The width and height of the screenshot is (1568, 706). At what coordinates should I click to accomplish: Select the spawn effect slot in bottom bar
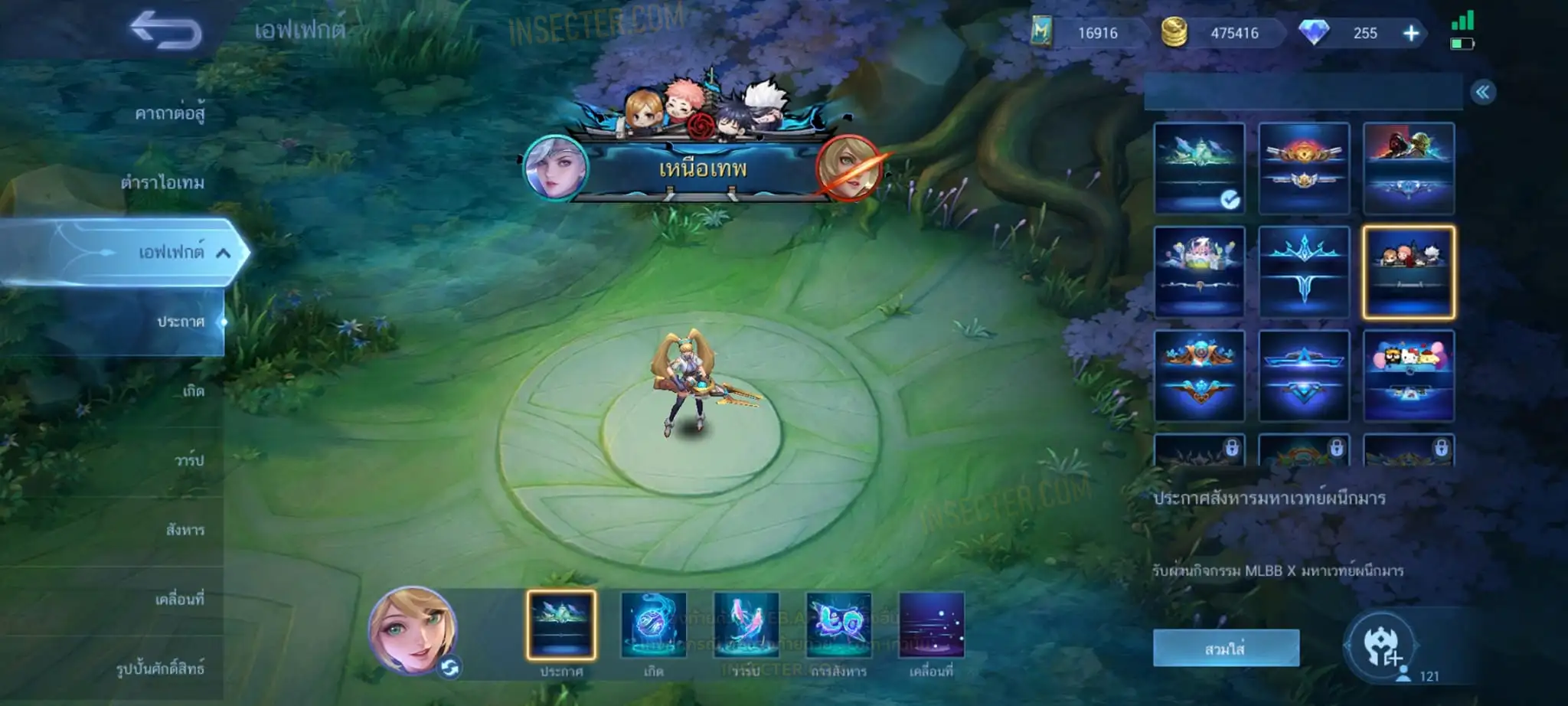click(653, 624)
